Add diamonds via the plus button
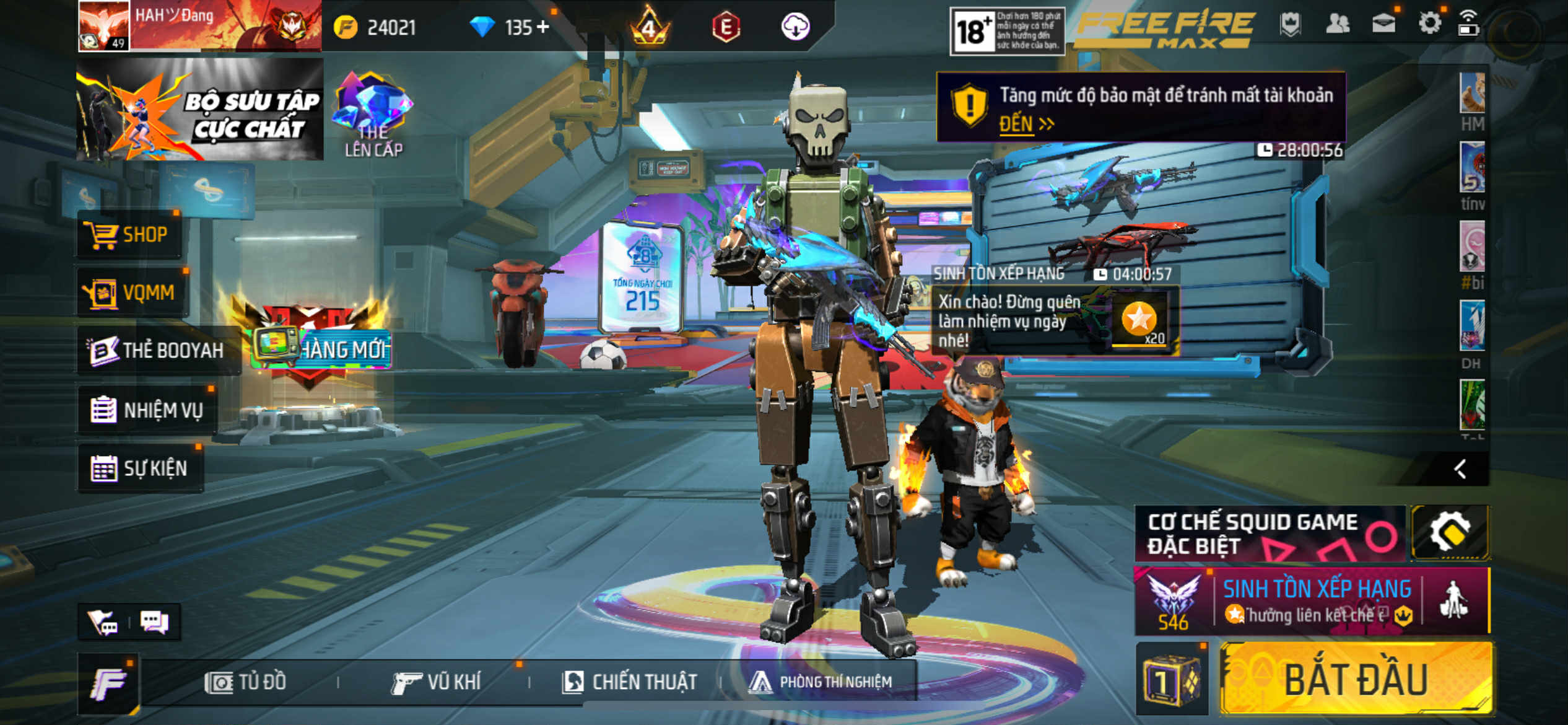The height and width of the screenshot is (725, 1568). 542,27
